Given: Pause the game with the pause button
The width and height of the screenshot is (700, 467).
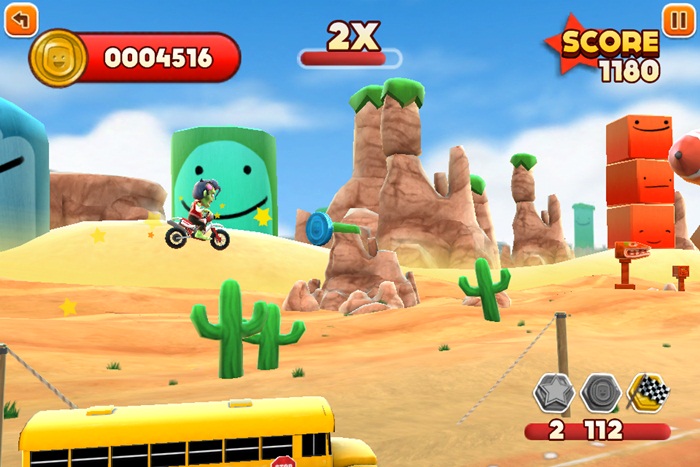Looking at the screenshot, I should pyautogui.click(x=678, y=19).
